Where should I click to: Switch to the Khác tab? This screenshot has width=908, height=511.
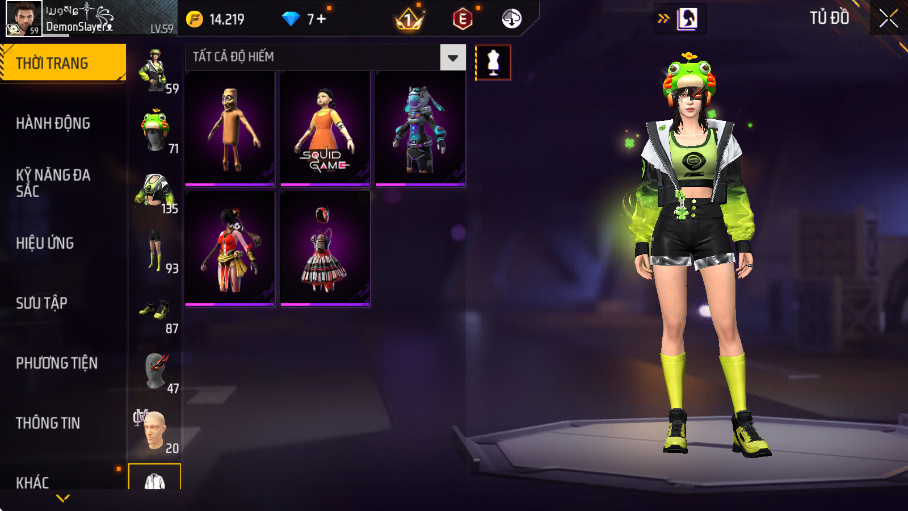[62, 482]
